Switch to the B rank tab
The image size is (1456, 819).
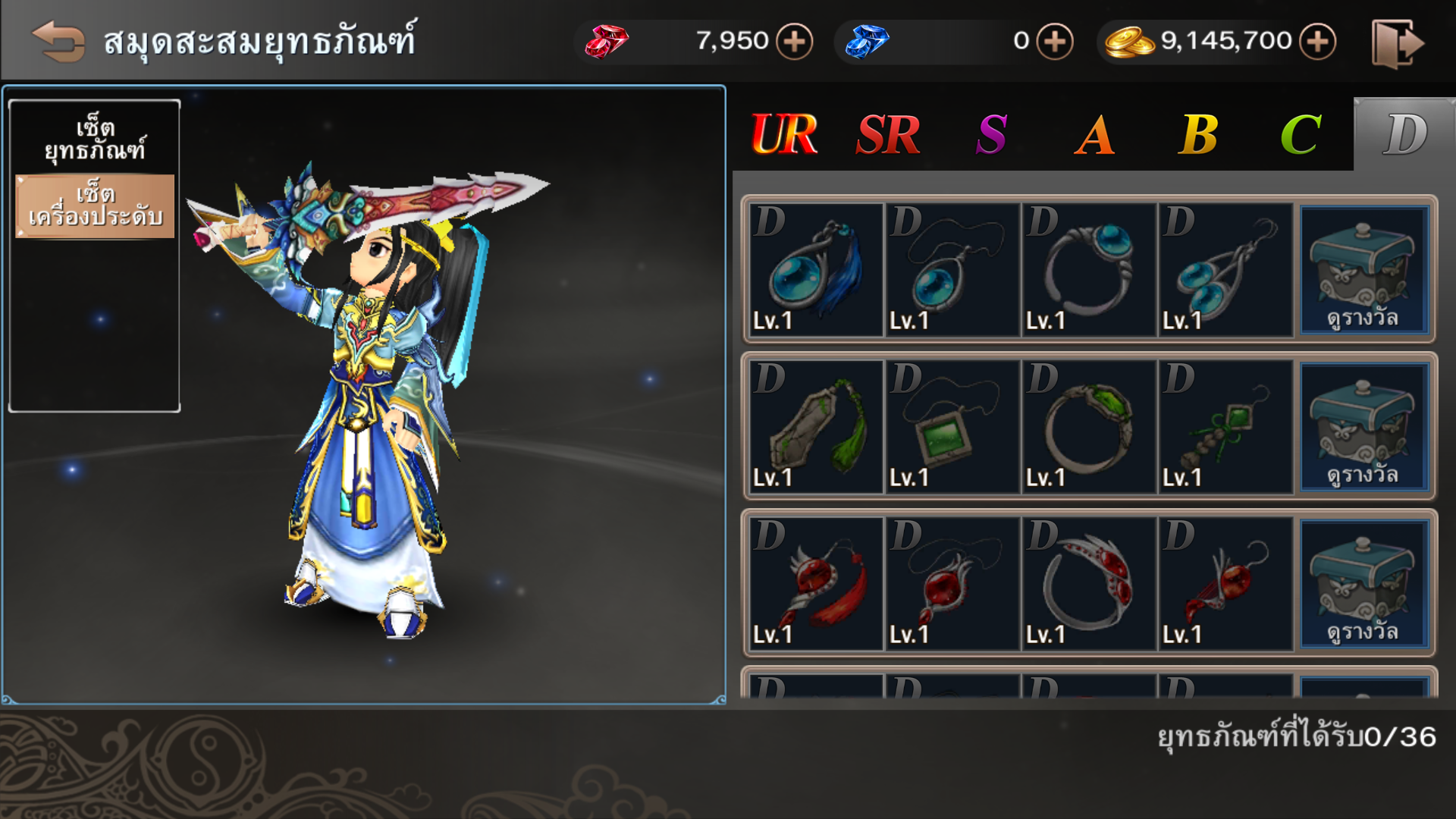click(1198, 135)
